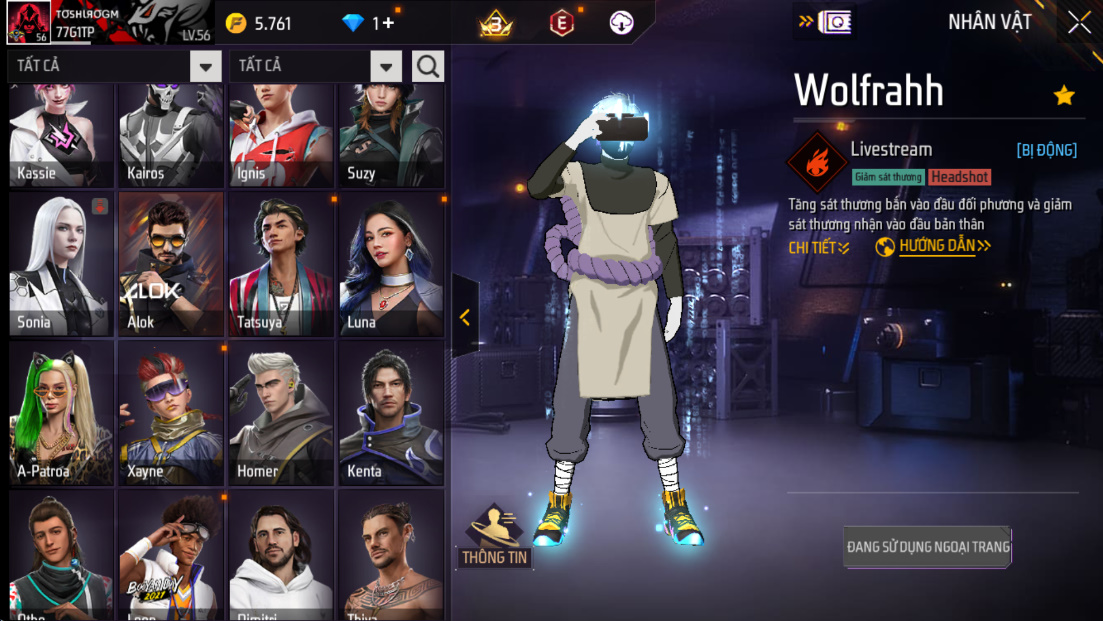Add diamonds using the plus button

[x=388, y=23]
